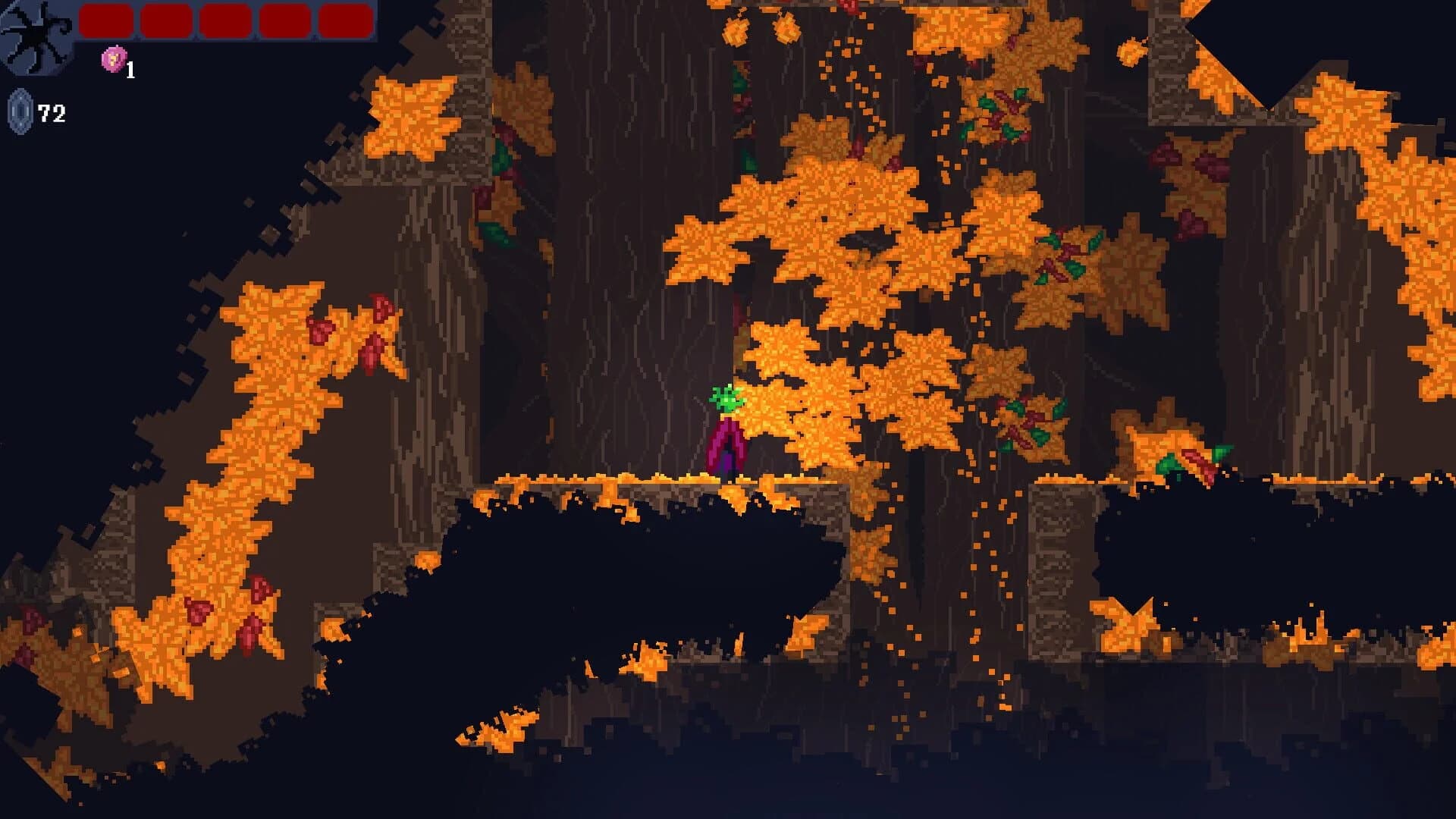Click the second red health segment
This screenshot has height=819, width=1456.
point(165,20)
